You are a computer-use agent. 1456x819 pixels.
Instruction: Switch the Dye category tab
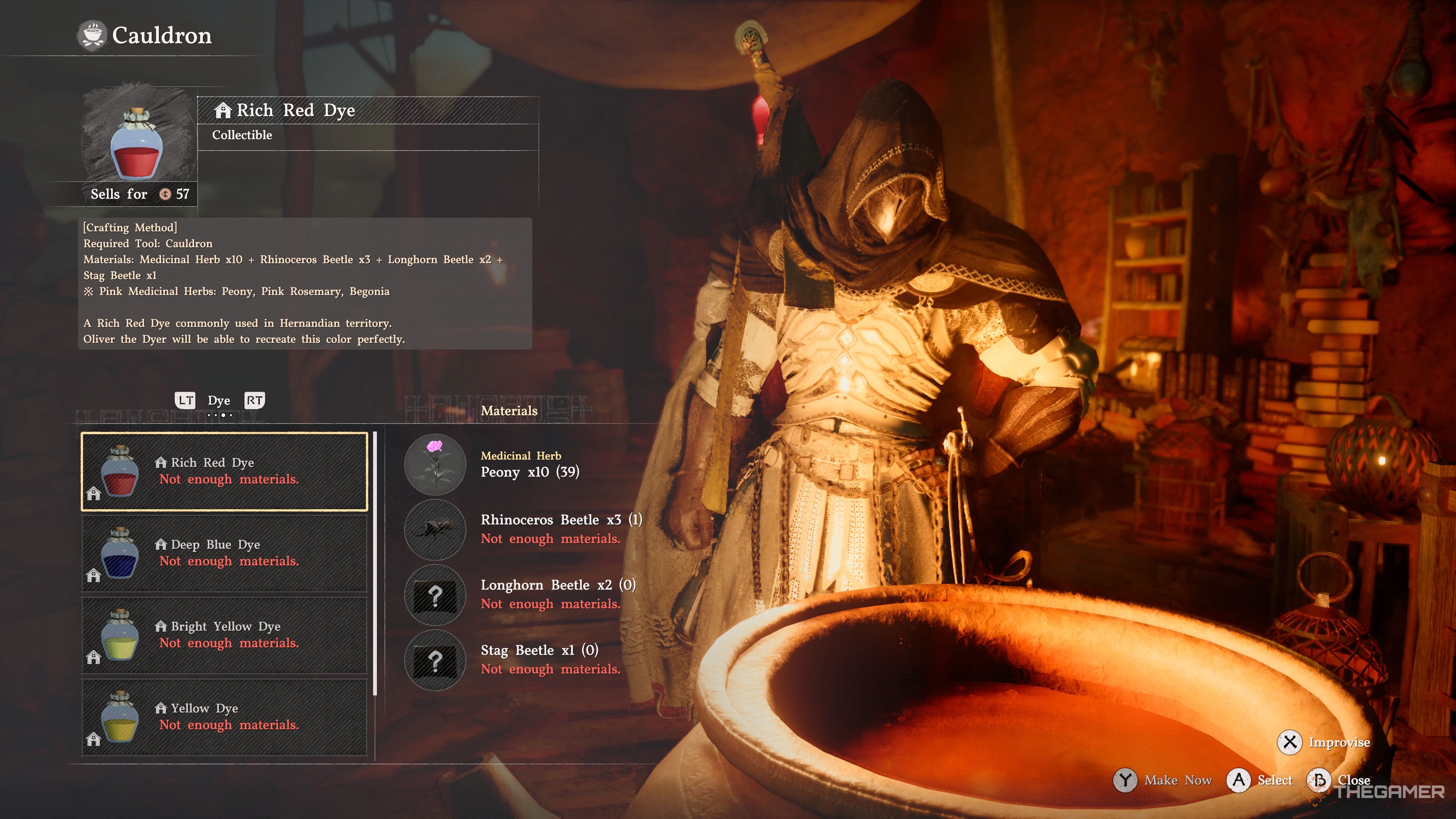coord(219,401)
